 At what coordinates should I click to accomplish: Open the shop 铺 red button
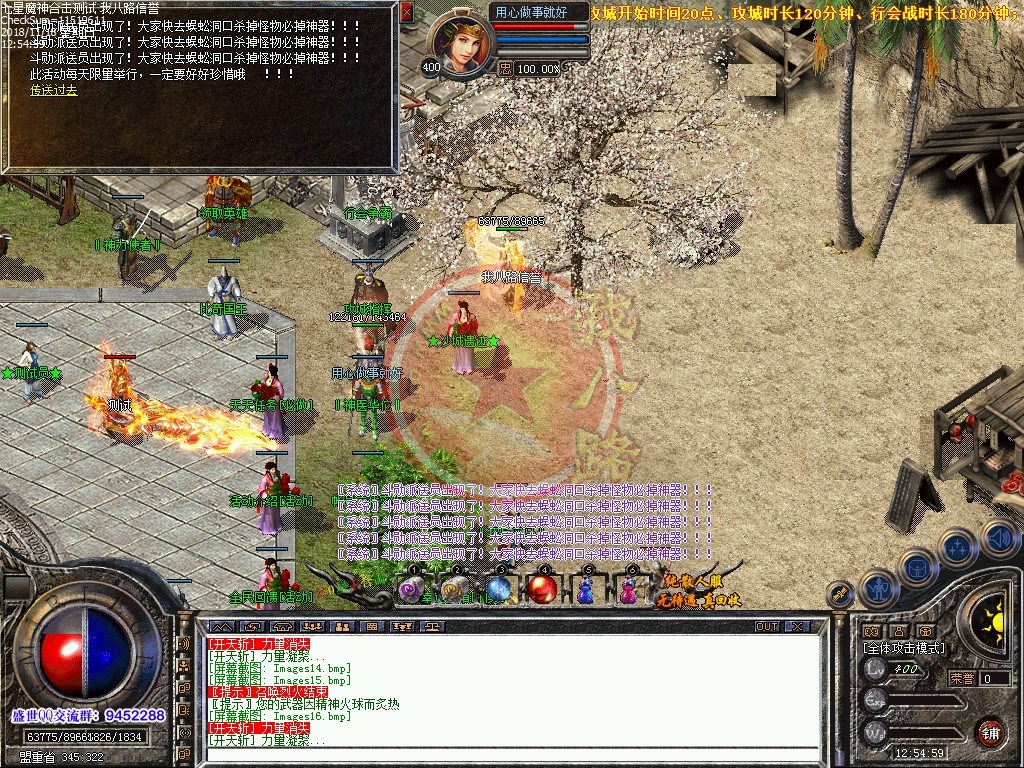(990, 731)
